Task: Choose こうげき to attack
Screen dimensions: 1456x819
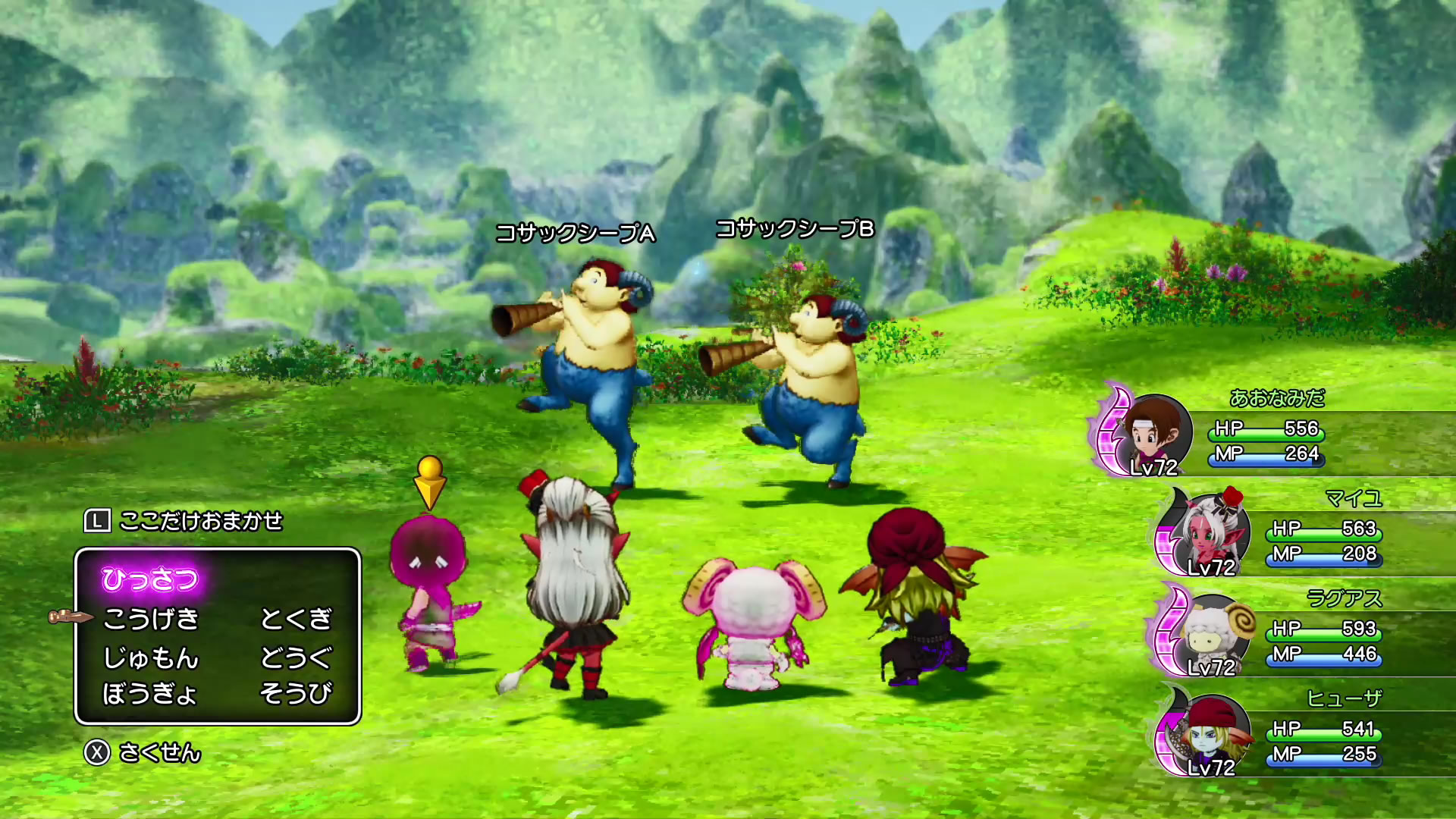Action: click(150, 619)
